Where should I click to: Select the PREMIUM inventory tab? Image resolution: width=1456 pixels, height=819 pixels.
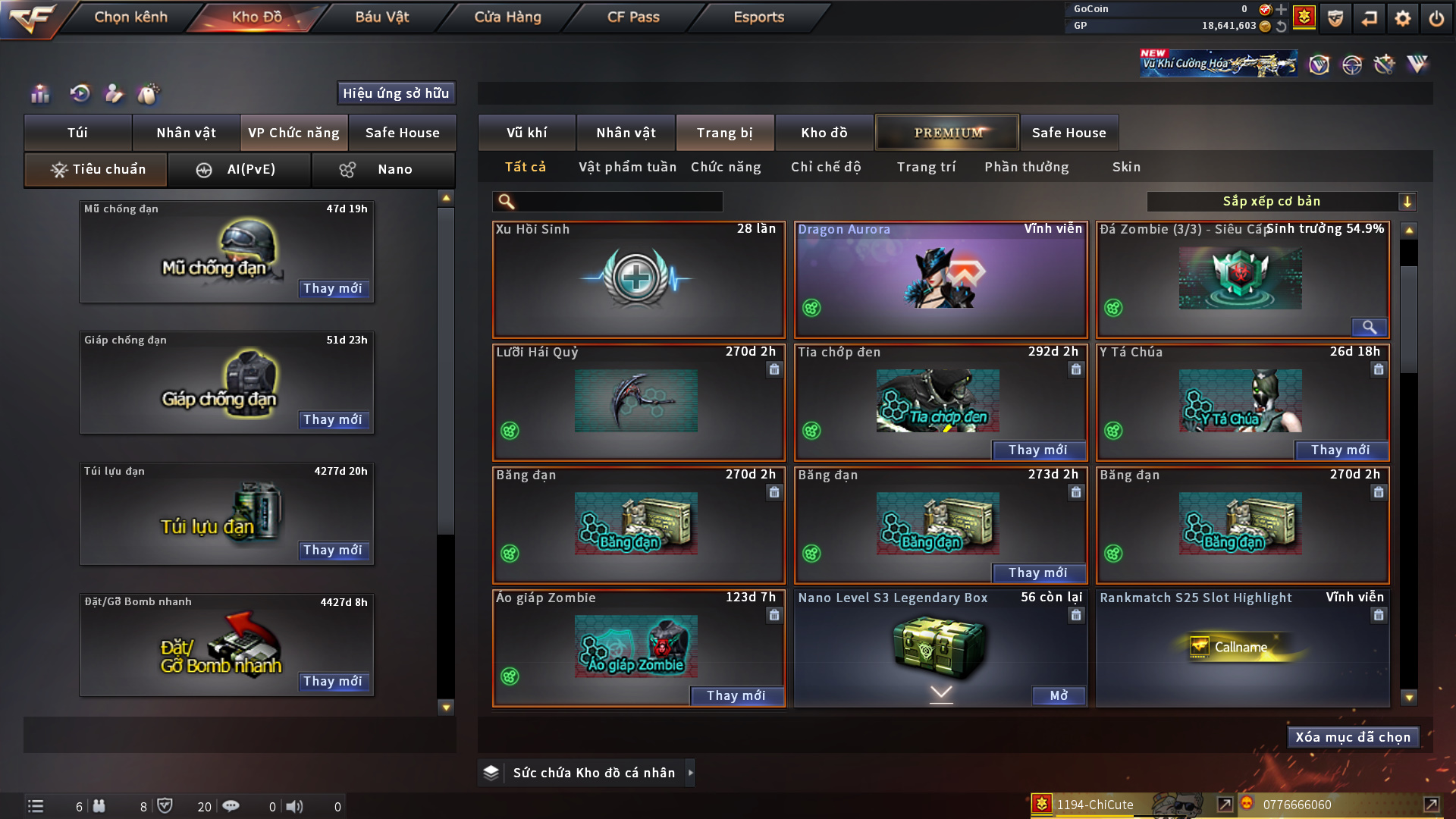[948, 133]
